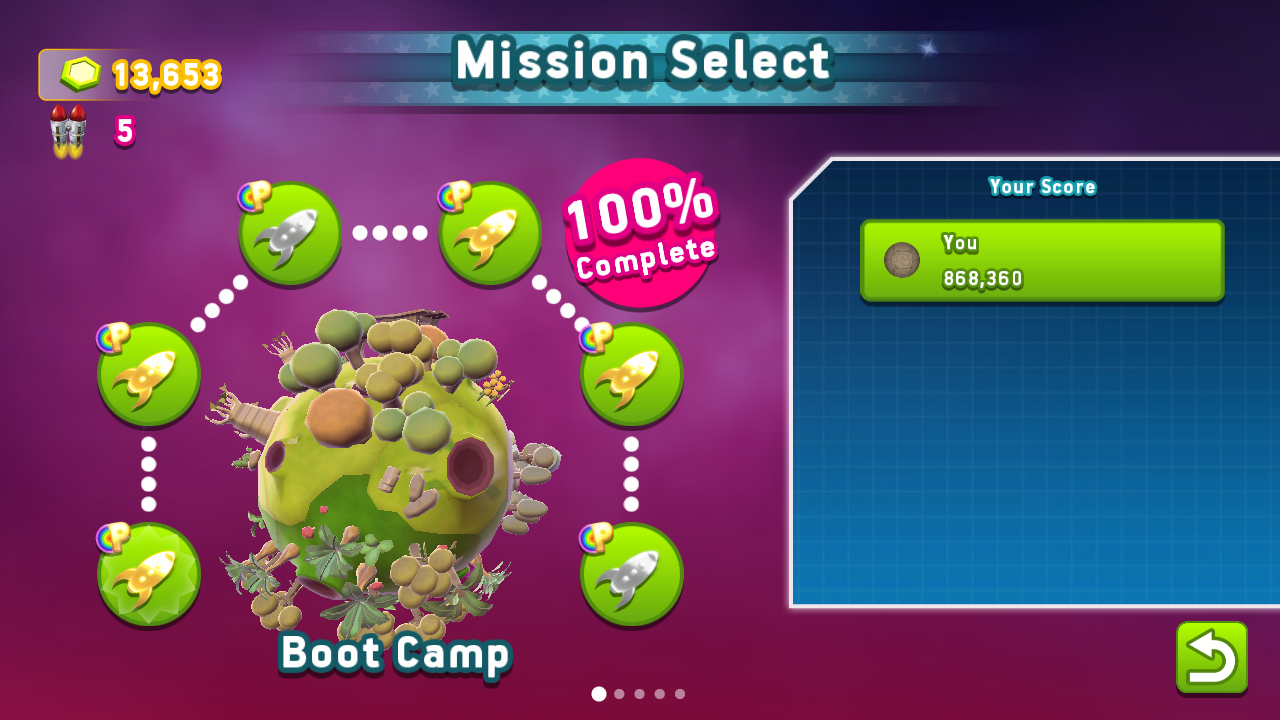
Task: Select the 'You' score row
Action: click(x=1042, y=261)
